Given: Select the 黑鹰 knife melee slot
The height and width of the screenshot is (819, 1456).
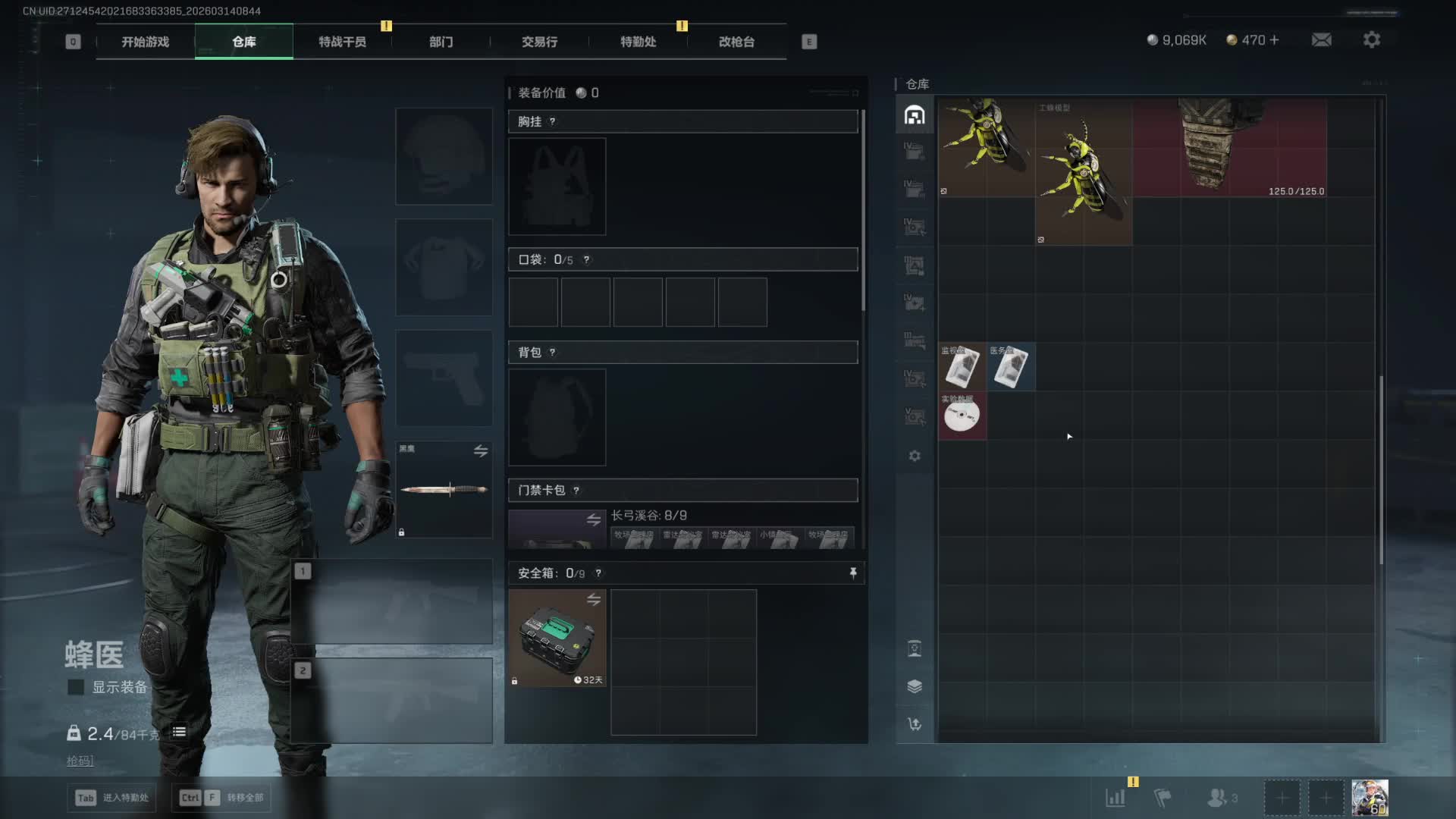Looking at the screenshot, I should [444, 489].
